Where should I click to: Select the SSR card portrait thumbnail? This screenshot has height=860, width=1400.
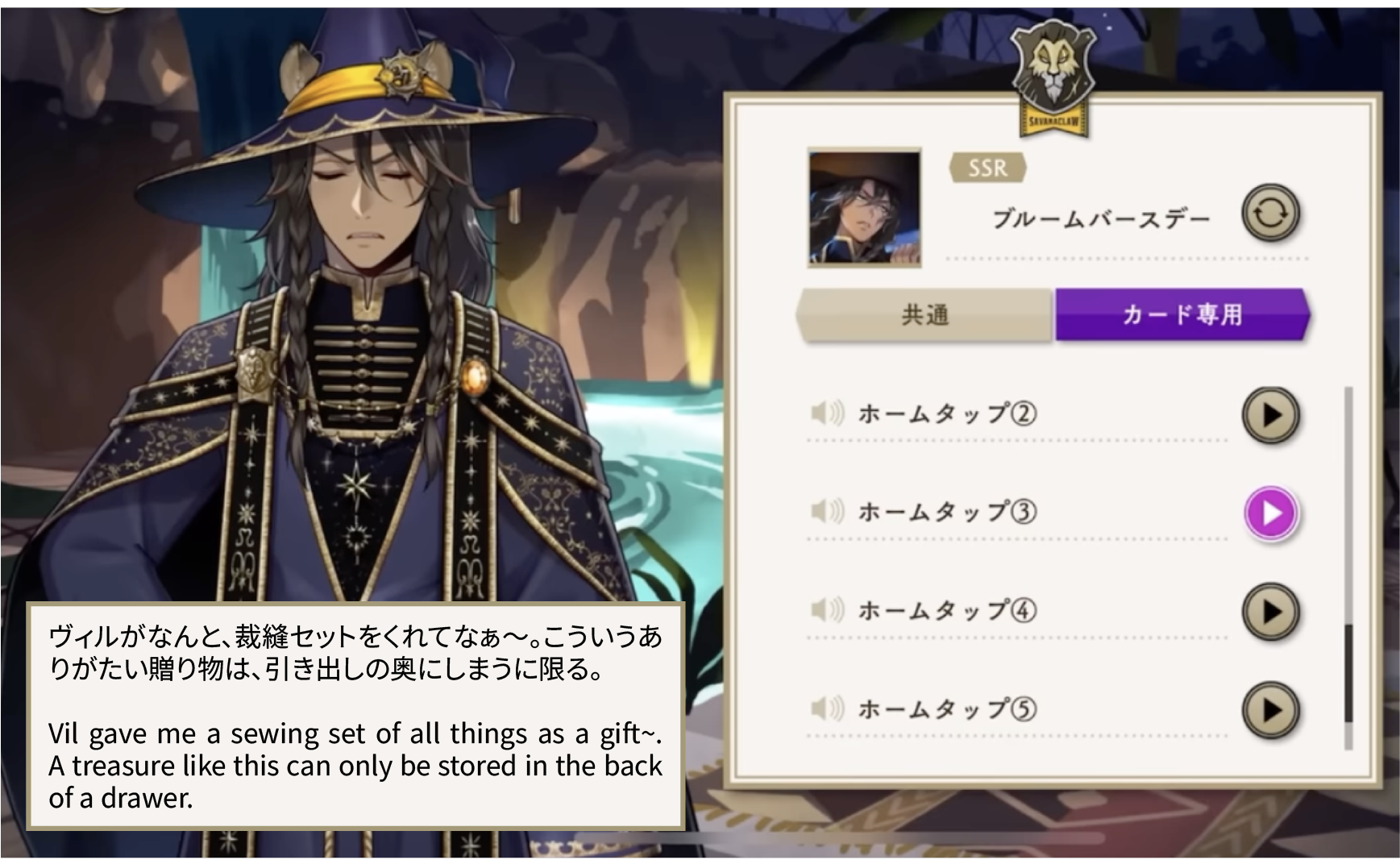coord(864,207)
